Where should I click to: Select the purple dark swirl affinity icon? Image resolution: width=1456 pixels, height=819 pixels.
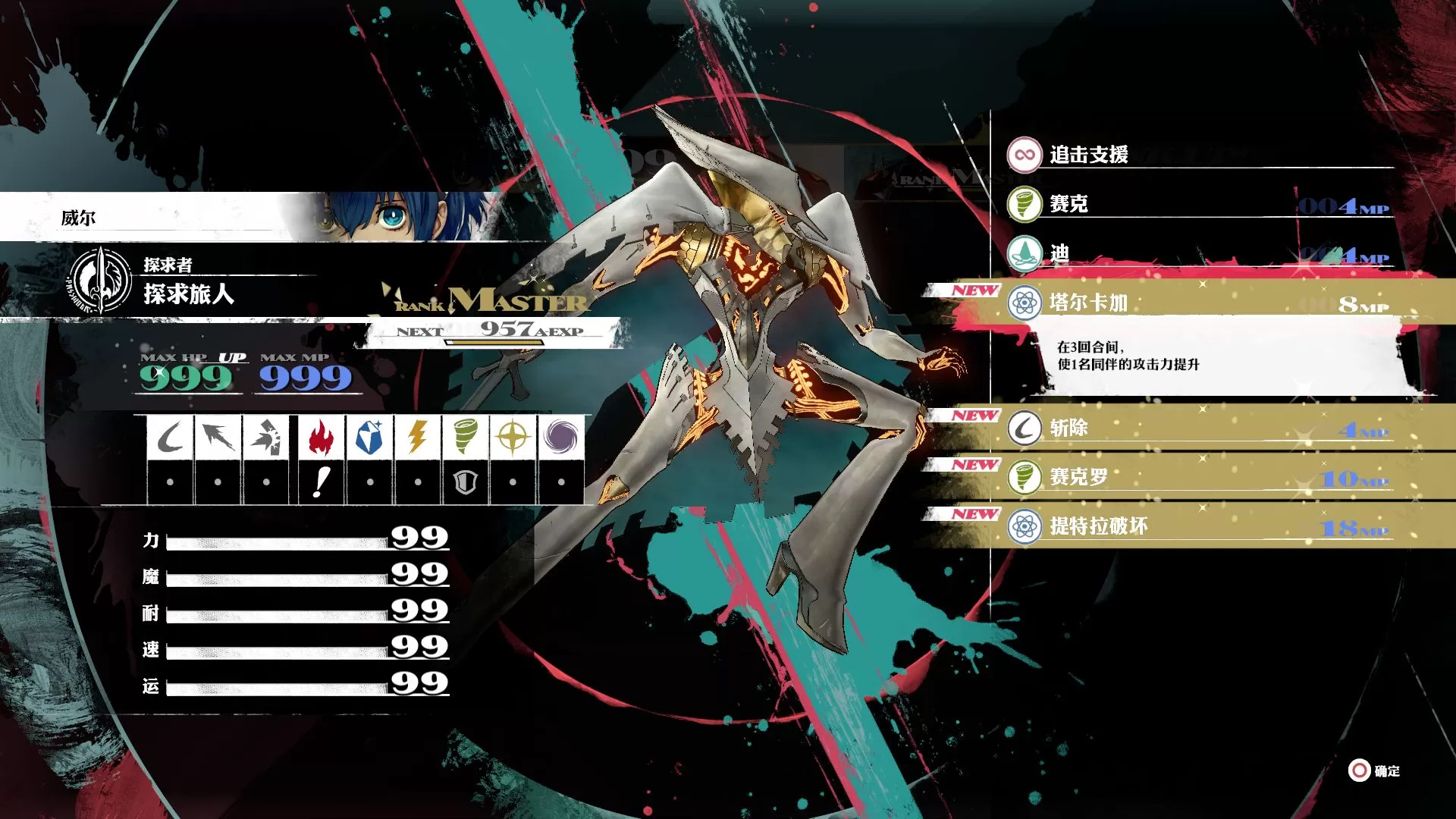[560, 438]
